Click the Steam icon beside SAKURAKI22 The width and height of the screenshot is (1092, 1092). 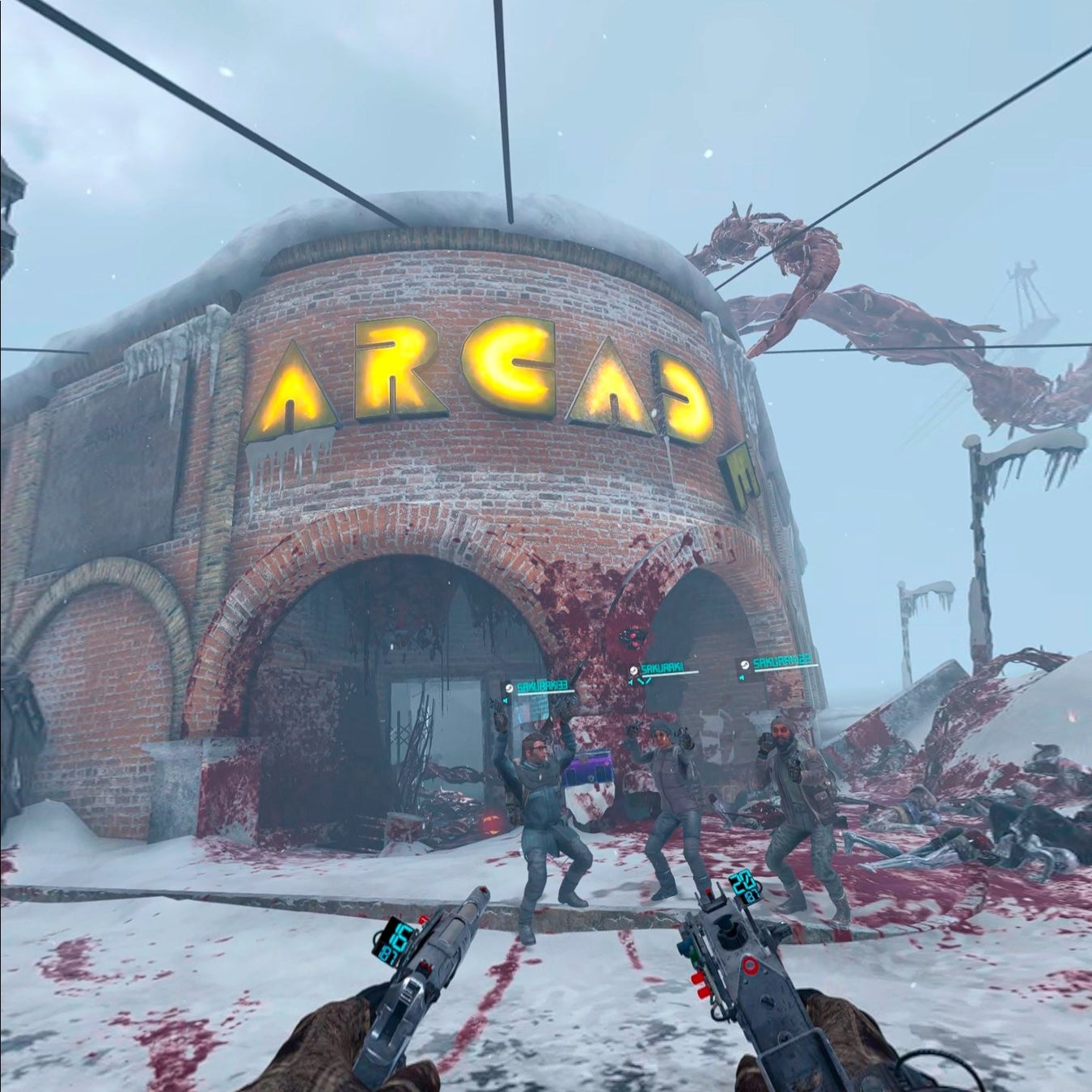pyautogui.click(x=743, y=665)
